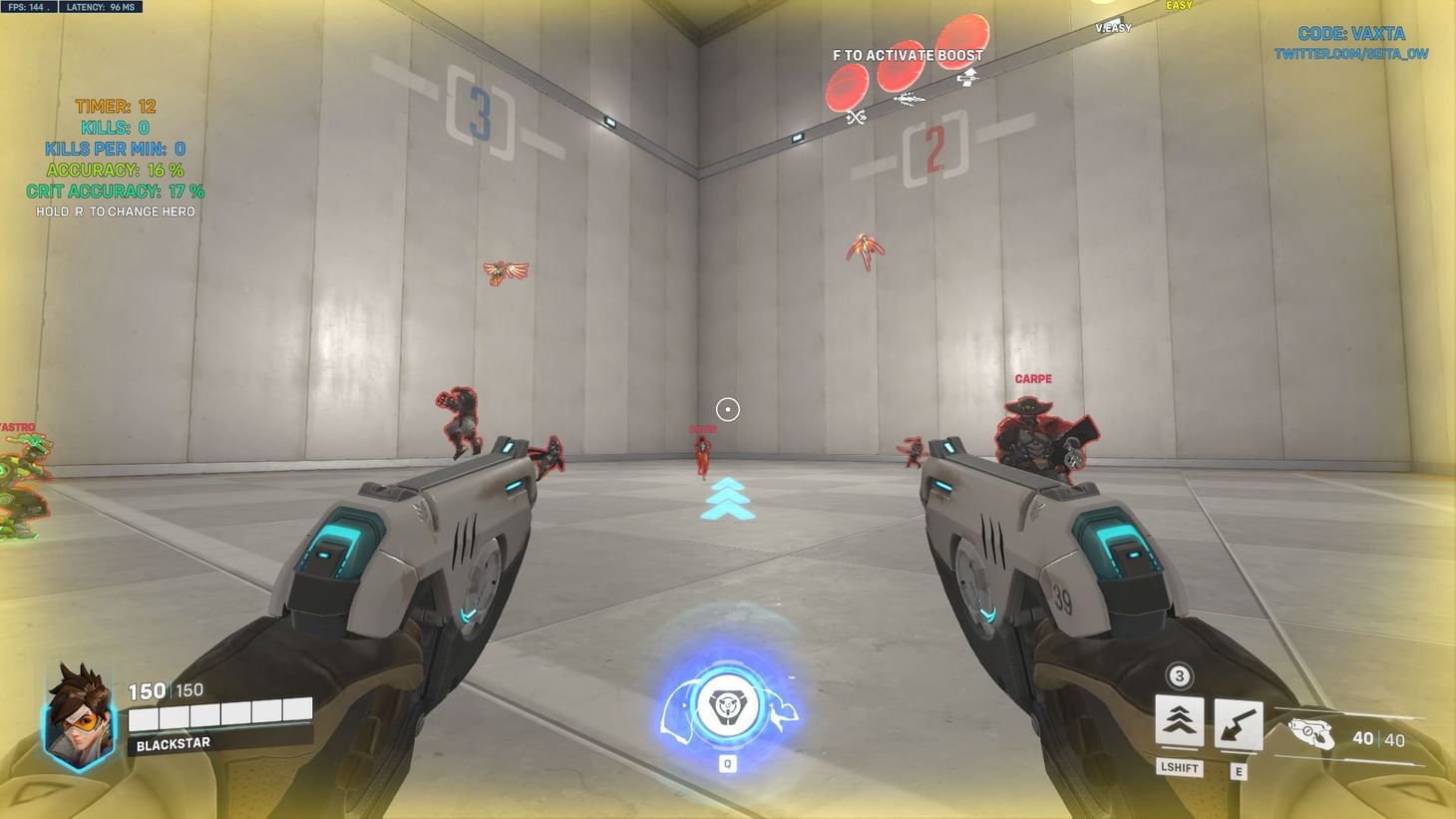Toggle the V.EASY difficulty label
This screenshot has height=819, width=1456.
(x=1112, y=28)
